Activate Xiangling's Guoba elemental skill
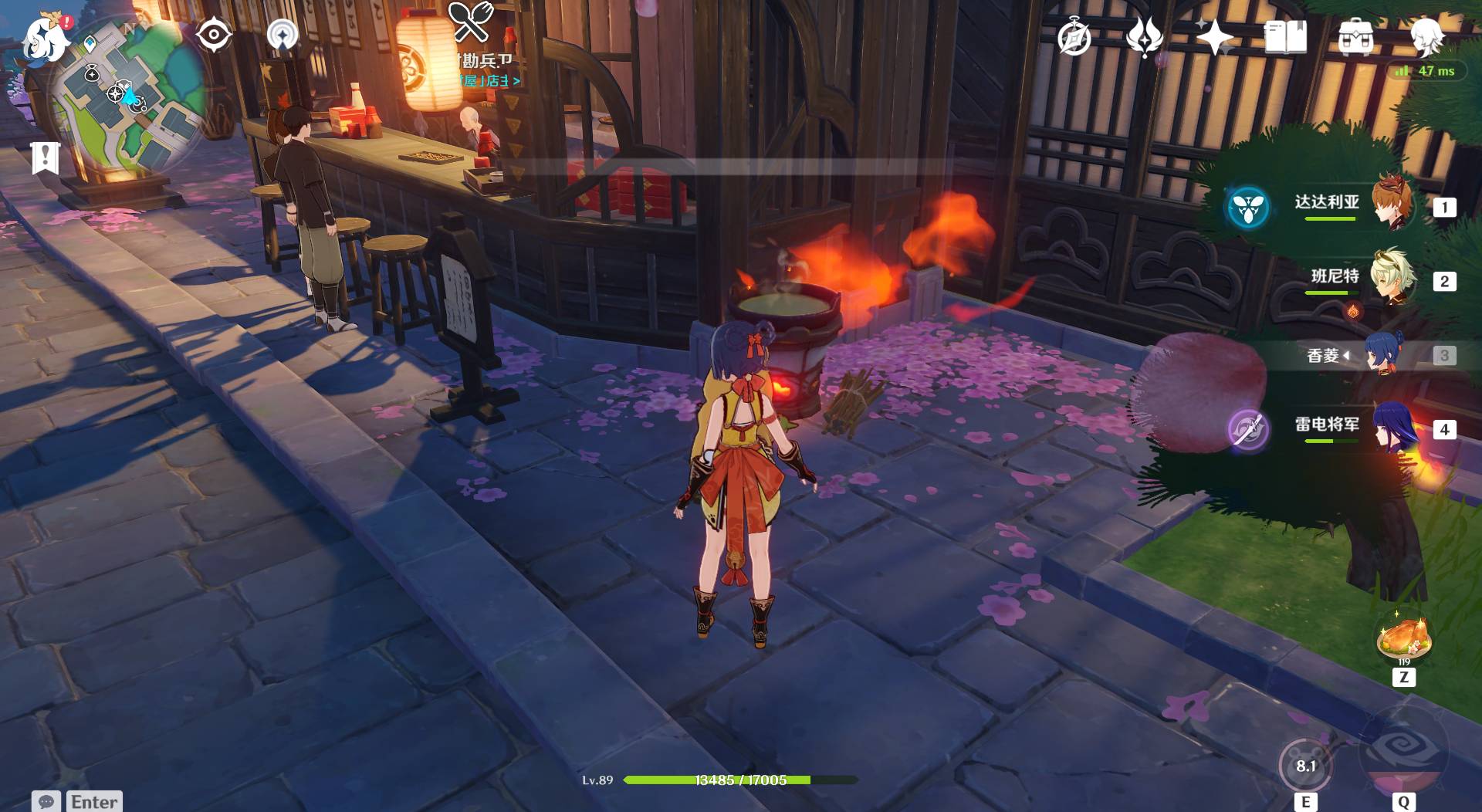The image size is (1482, 812). pyautogui.click(x=1305, y=766)
